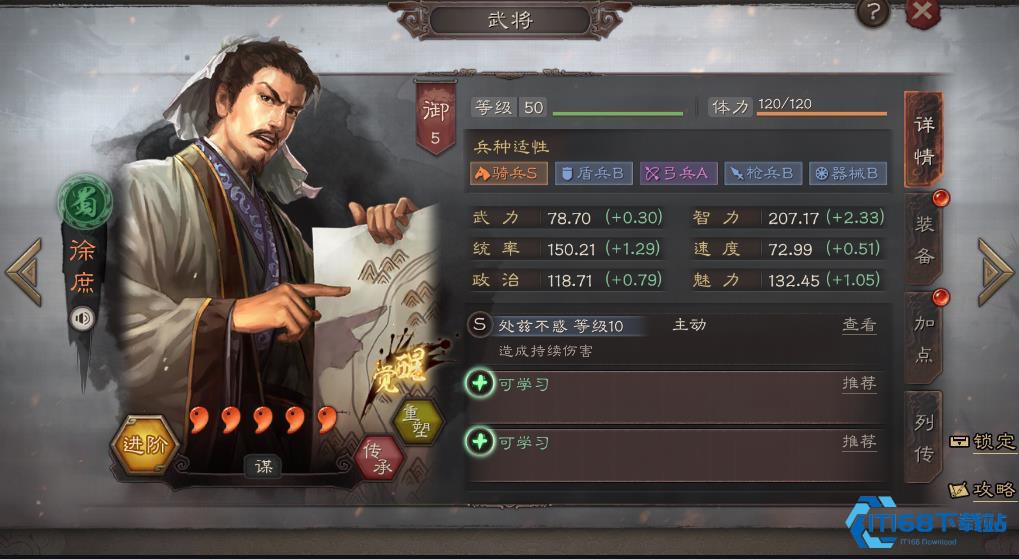Go to the next general with right arrow
This screenshot has width=1019, height=559.
click(x=995, y=271)
